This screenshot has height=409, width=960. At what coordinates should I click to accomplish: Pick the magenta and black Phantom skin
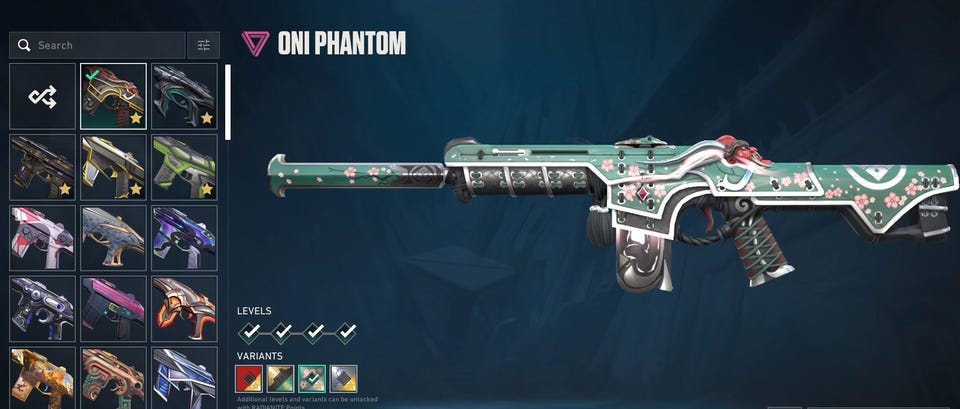(x=113, y=308)
